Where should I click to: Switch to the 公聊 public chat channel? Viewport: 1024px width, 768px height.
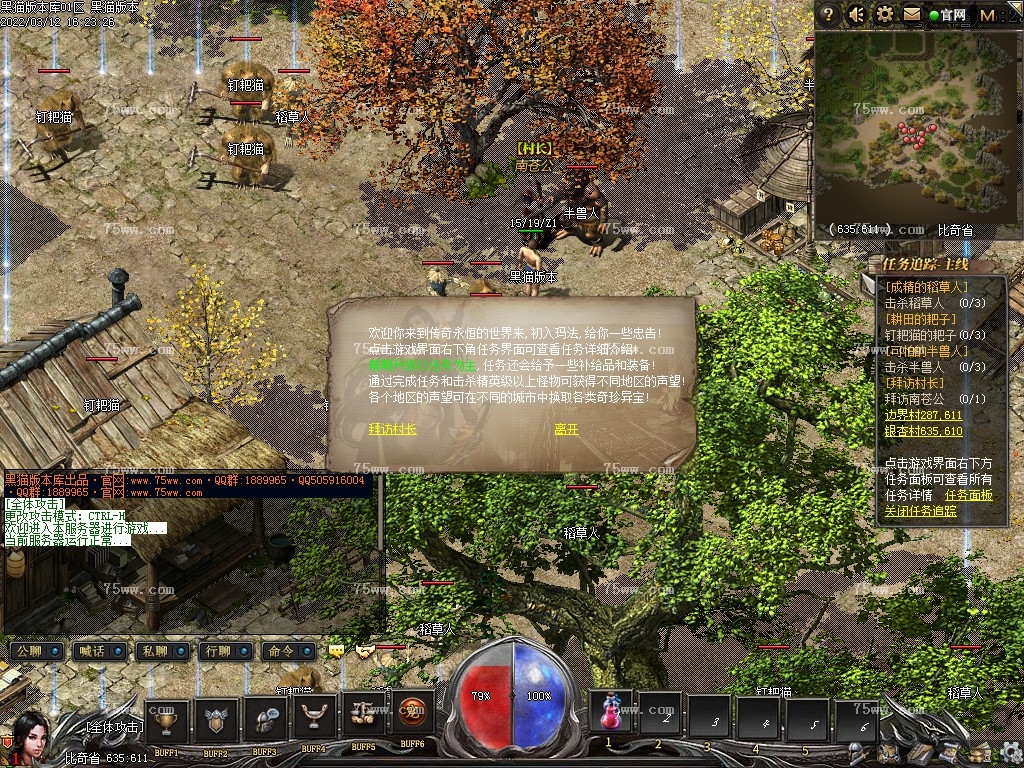coord(36,651)
